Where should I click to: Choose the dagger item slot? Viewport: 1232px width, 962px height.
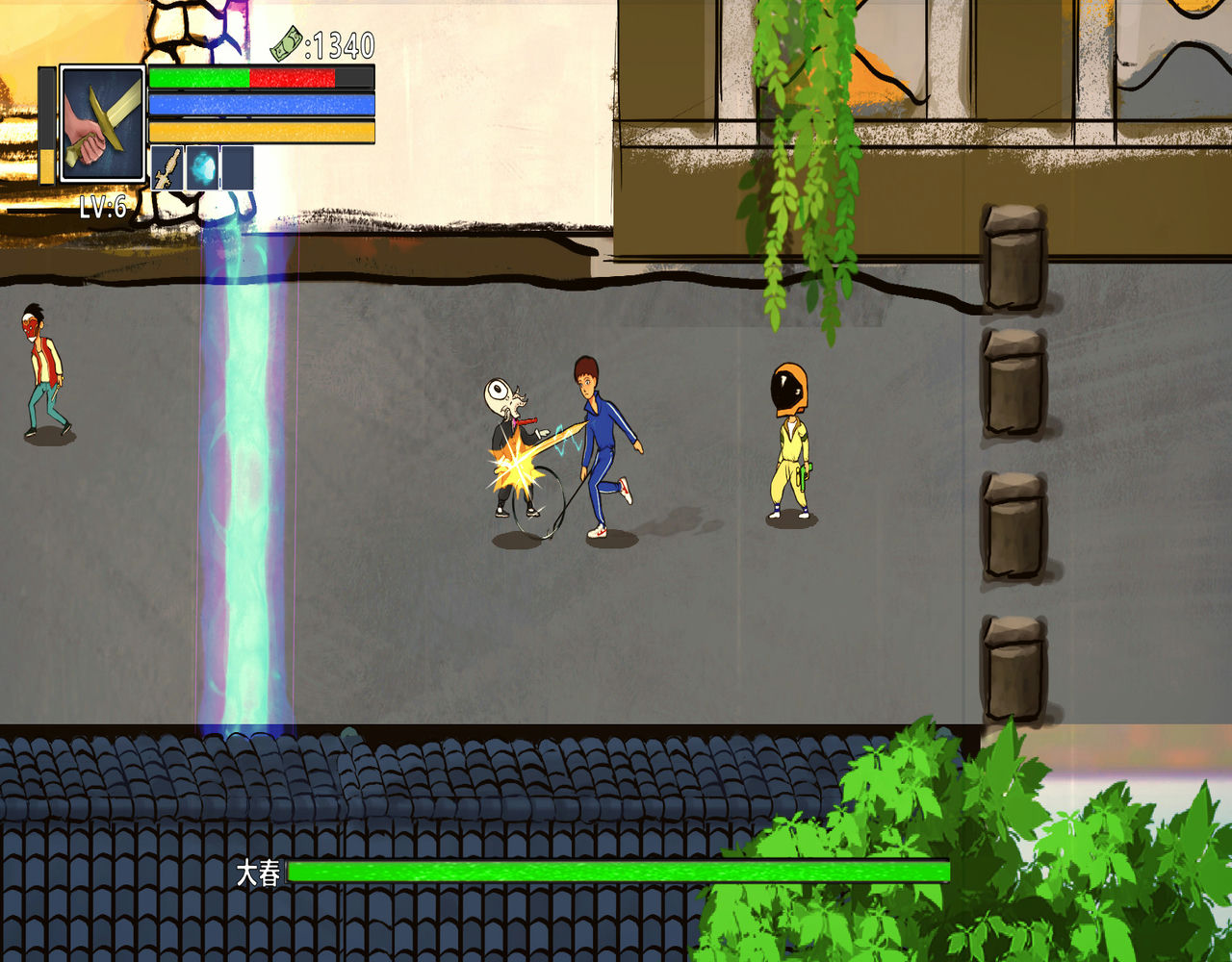tap(167, 168)
